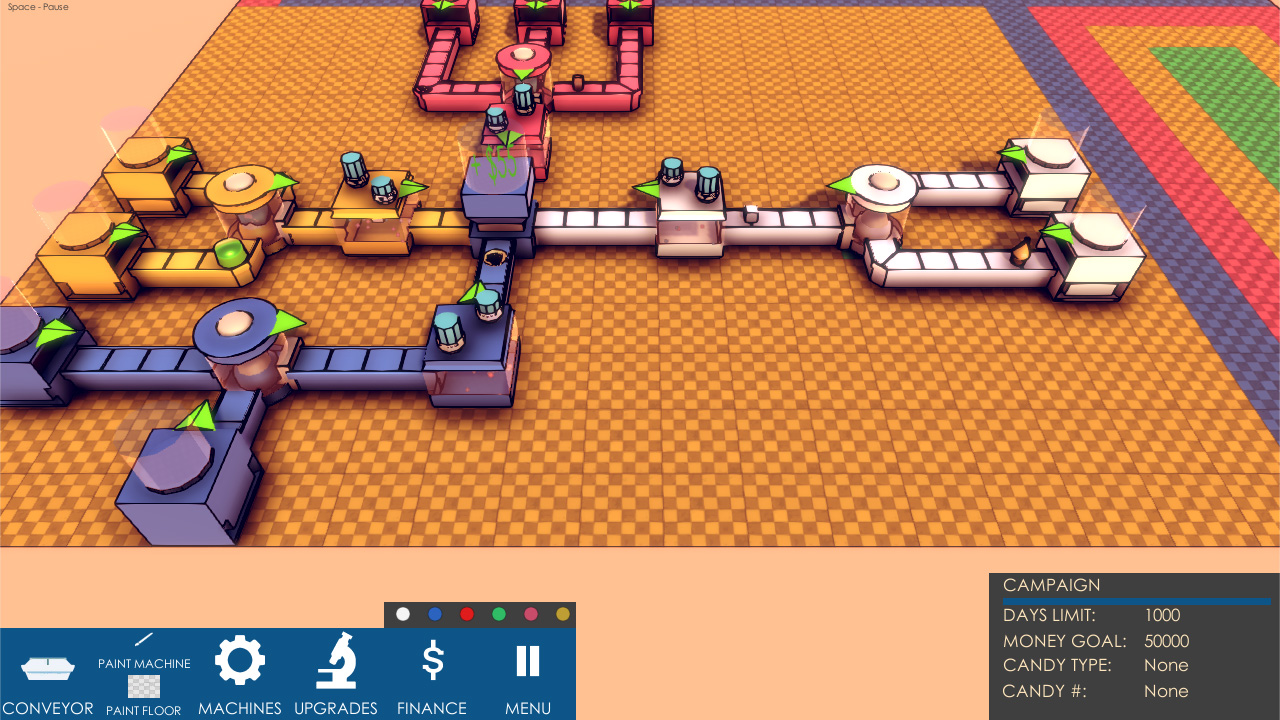This screenshot has height=720, width=1280.
Task: View Finance with the dollar sign icon
Action: 431,659
